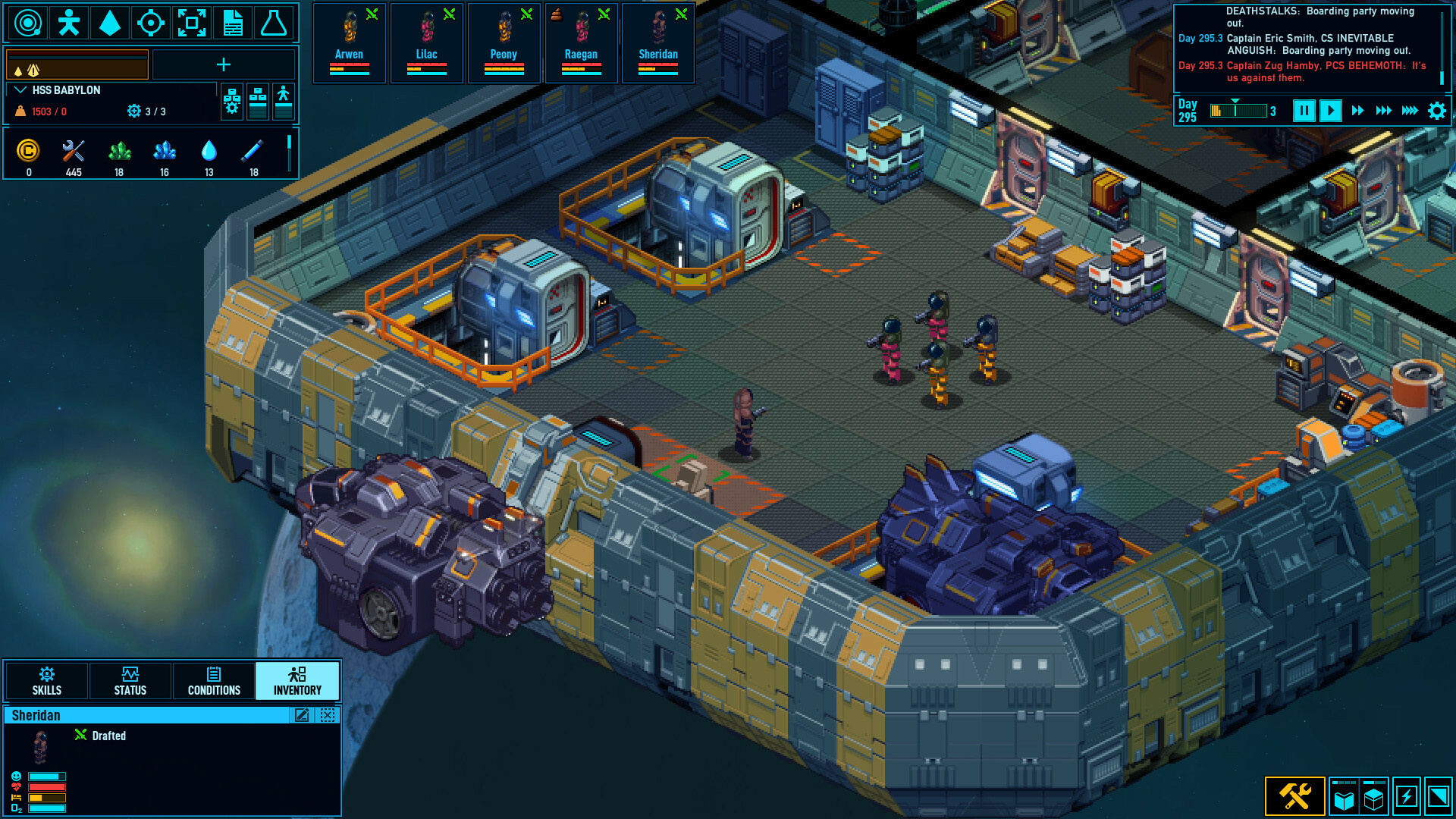
Task: Pause the game with the pause button
Action: pyautogui.click(x=1304, y=110)
